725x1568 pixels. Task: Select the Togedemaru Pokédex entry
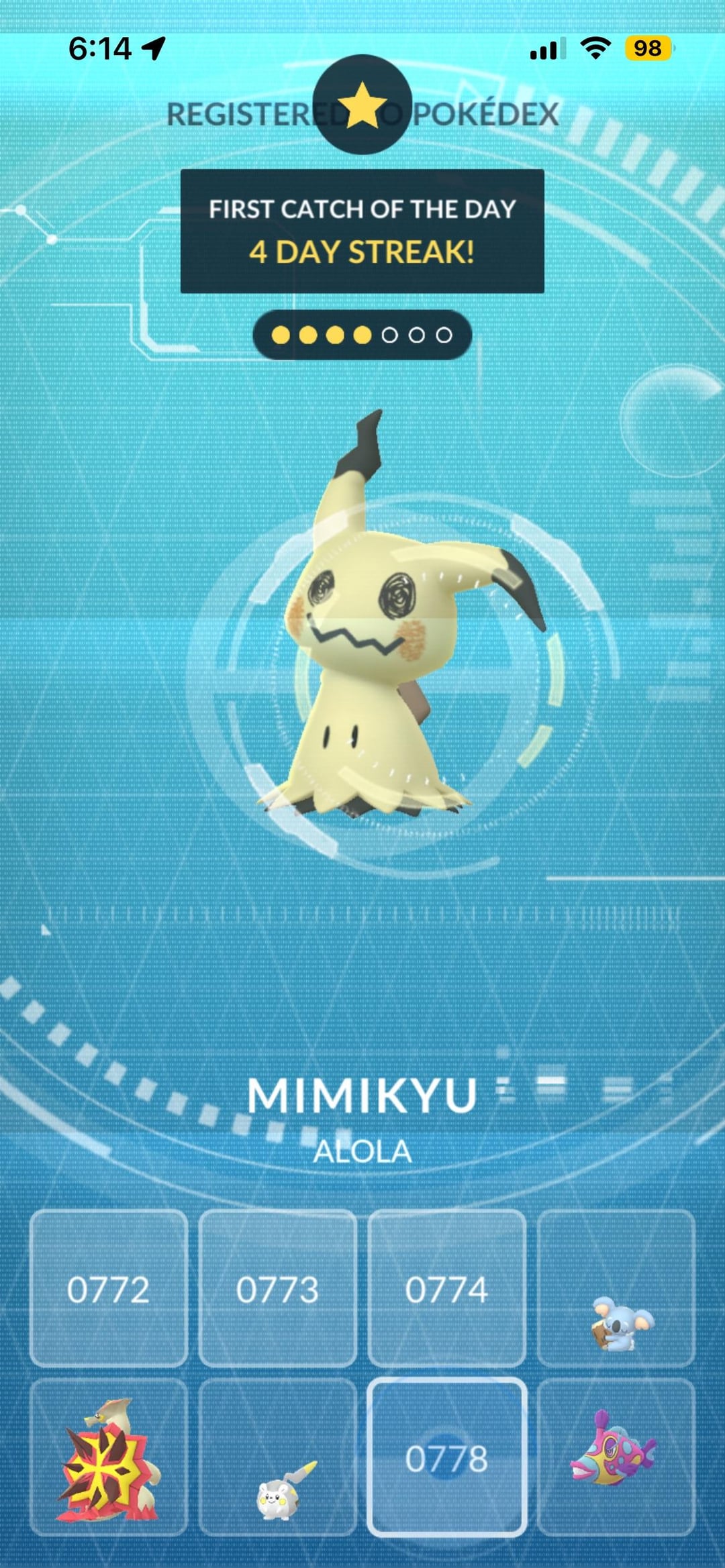coord(277,1458)
